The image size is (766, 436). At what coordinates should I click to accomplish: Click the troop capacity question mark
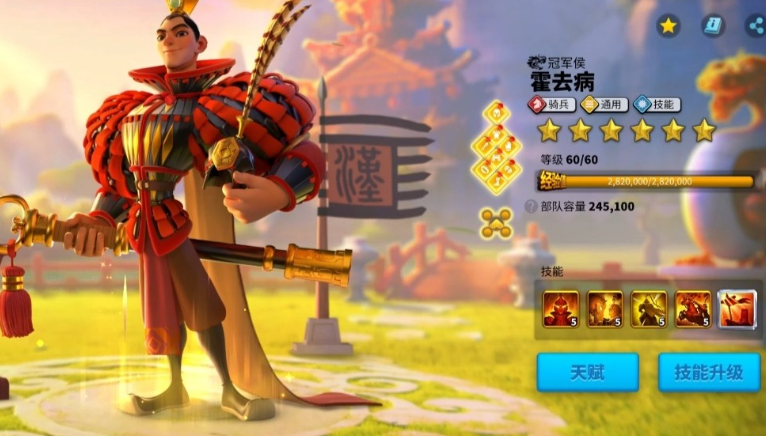coord(531,206)
